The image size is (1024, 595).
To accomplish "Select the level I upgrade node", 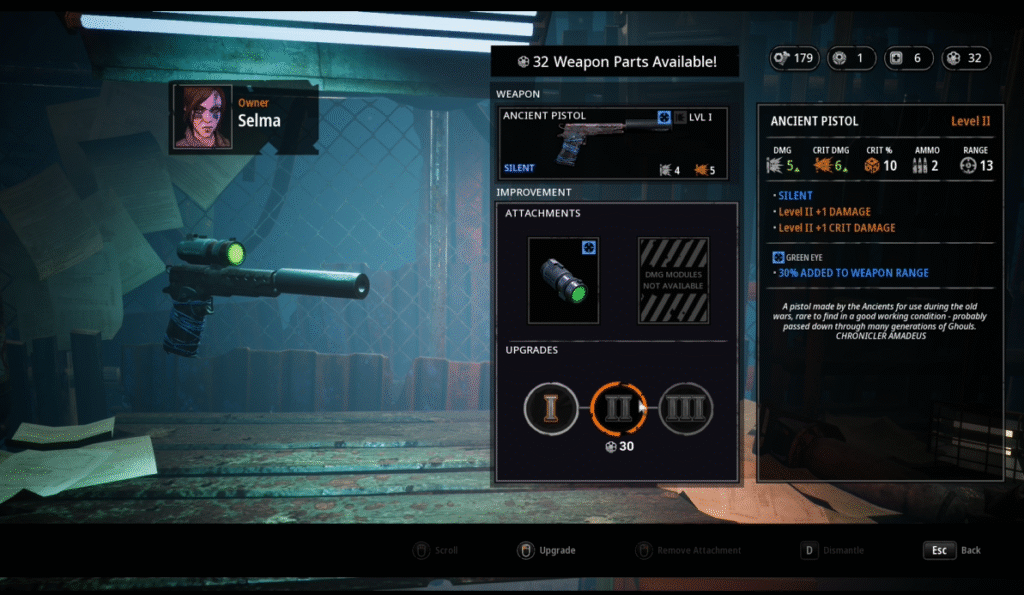I will point(551,408).
